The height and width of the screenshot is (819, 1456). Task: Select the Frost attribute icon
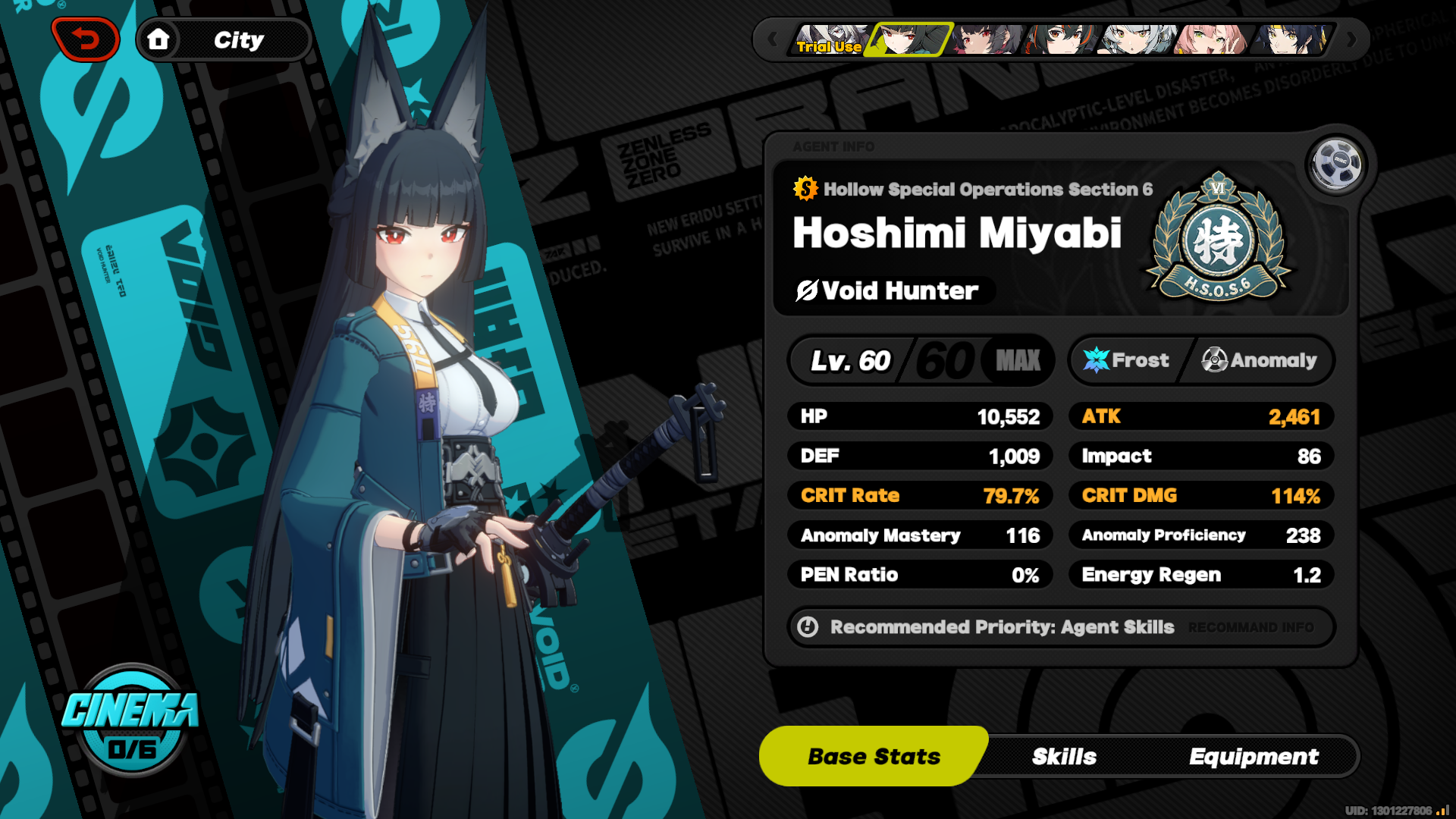pos(1094,360)
